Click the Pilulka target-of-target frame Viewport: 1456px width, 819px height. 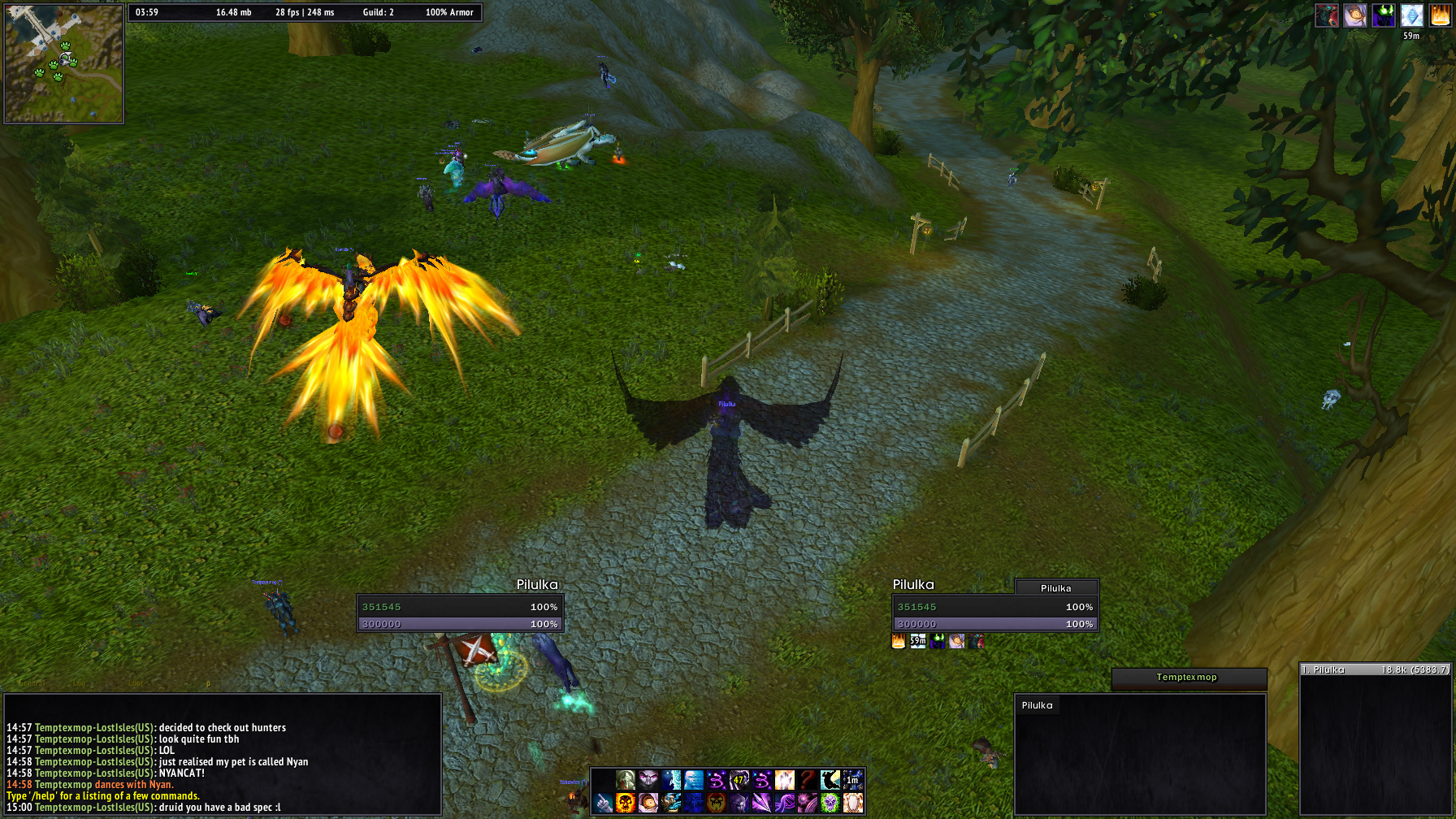coord(1056,587)
